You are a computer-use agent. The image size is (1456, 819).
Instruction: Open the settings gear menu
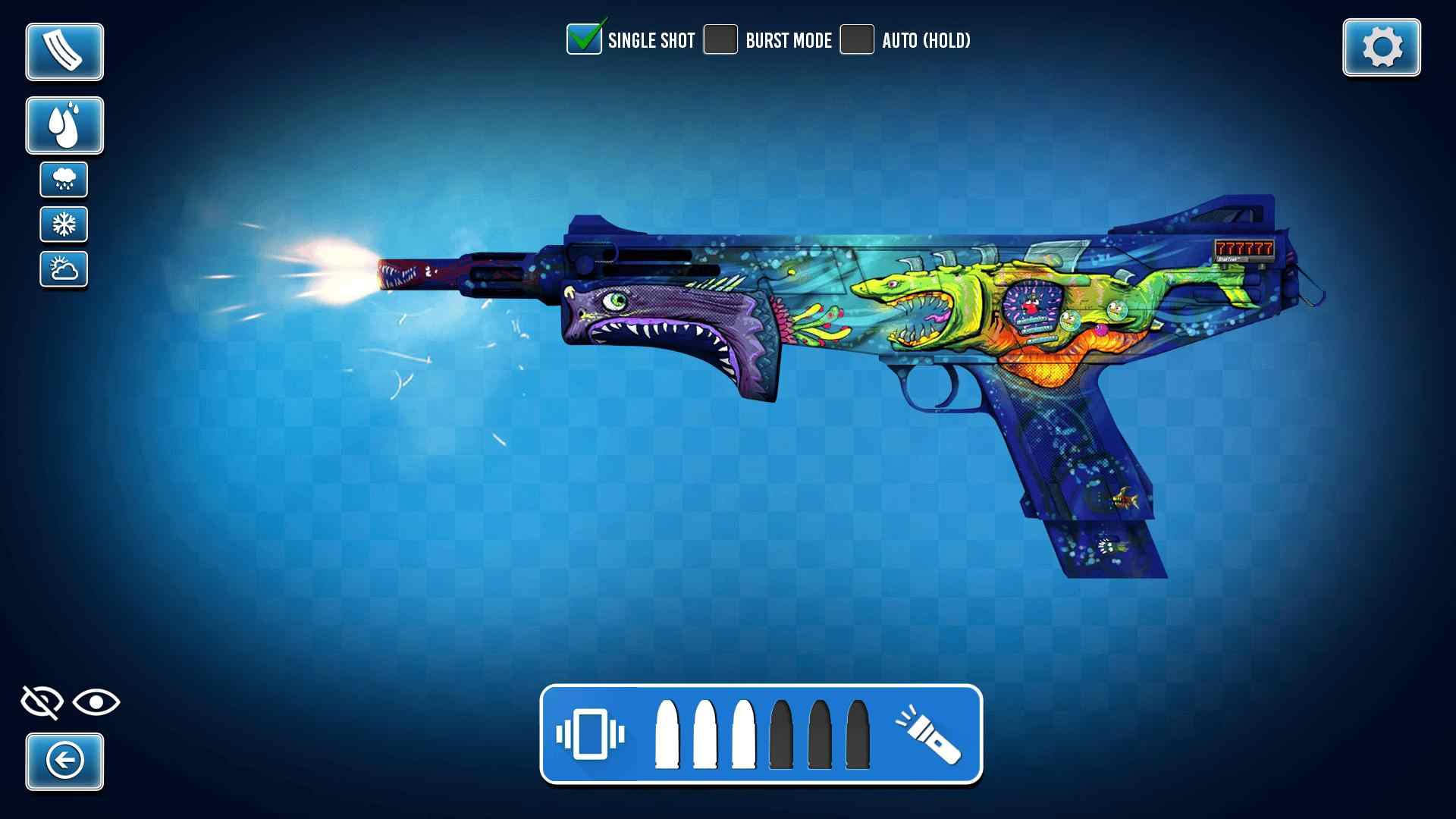(x=1381, y=48)
